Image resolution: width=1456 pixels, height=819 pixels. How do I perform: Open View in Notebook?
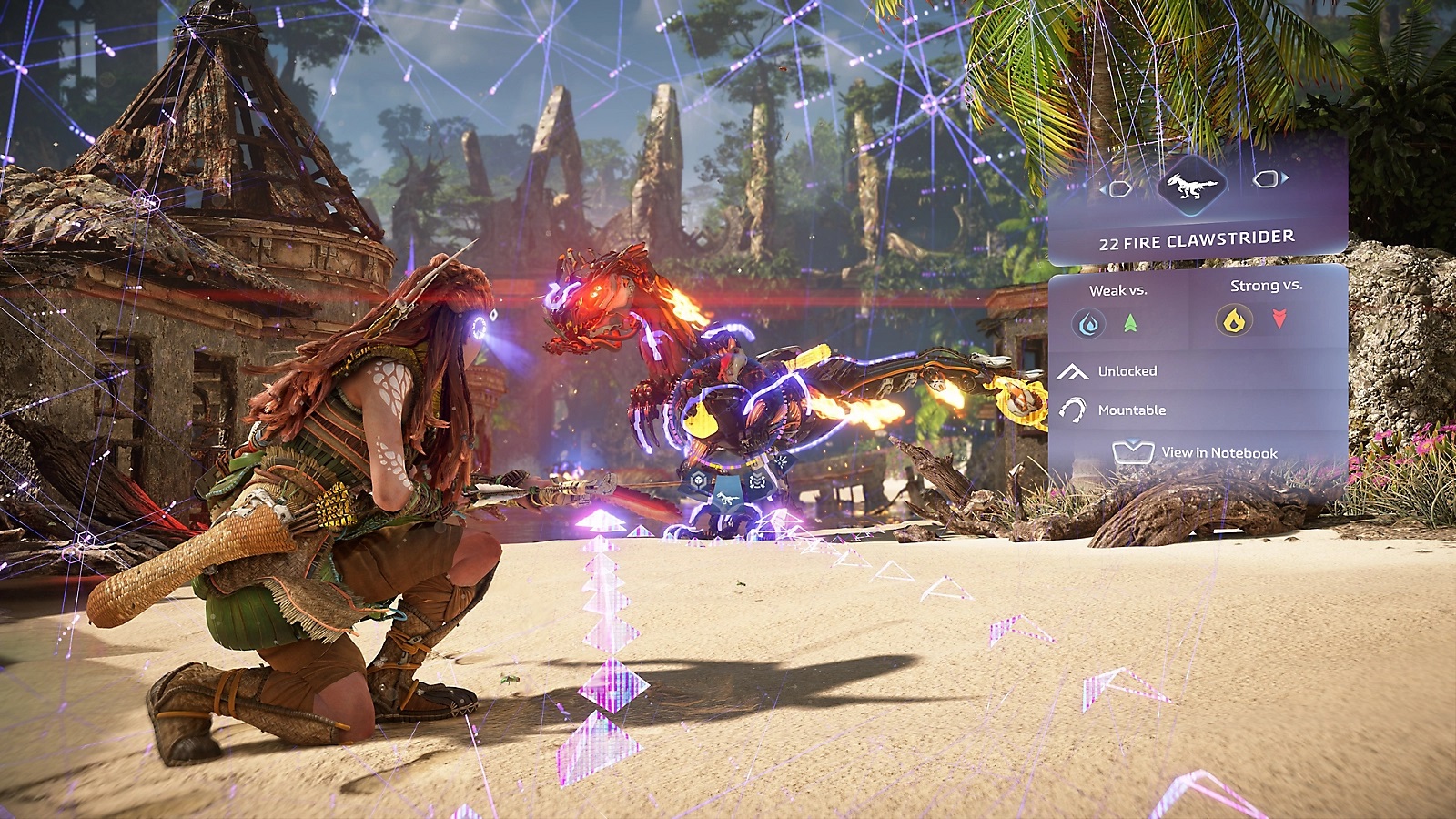[1219, 452]
